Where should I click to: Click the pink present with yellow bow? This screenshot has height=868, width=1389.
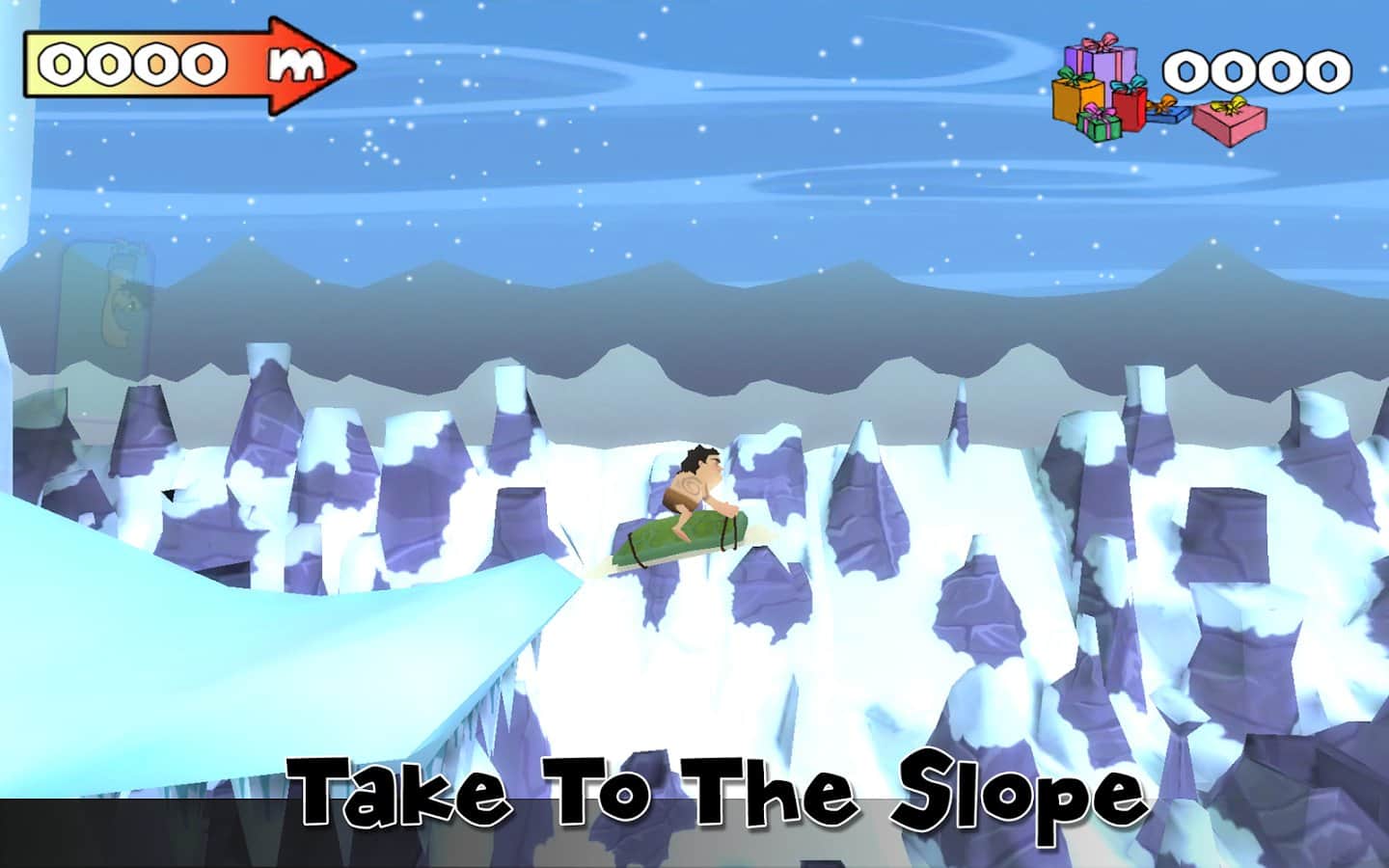[1230, 122]
